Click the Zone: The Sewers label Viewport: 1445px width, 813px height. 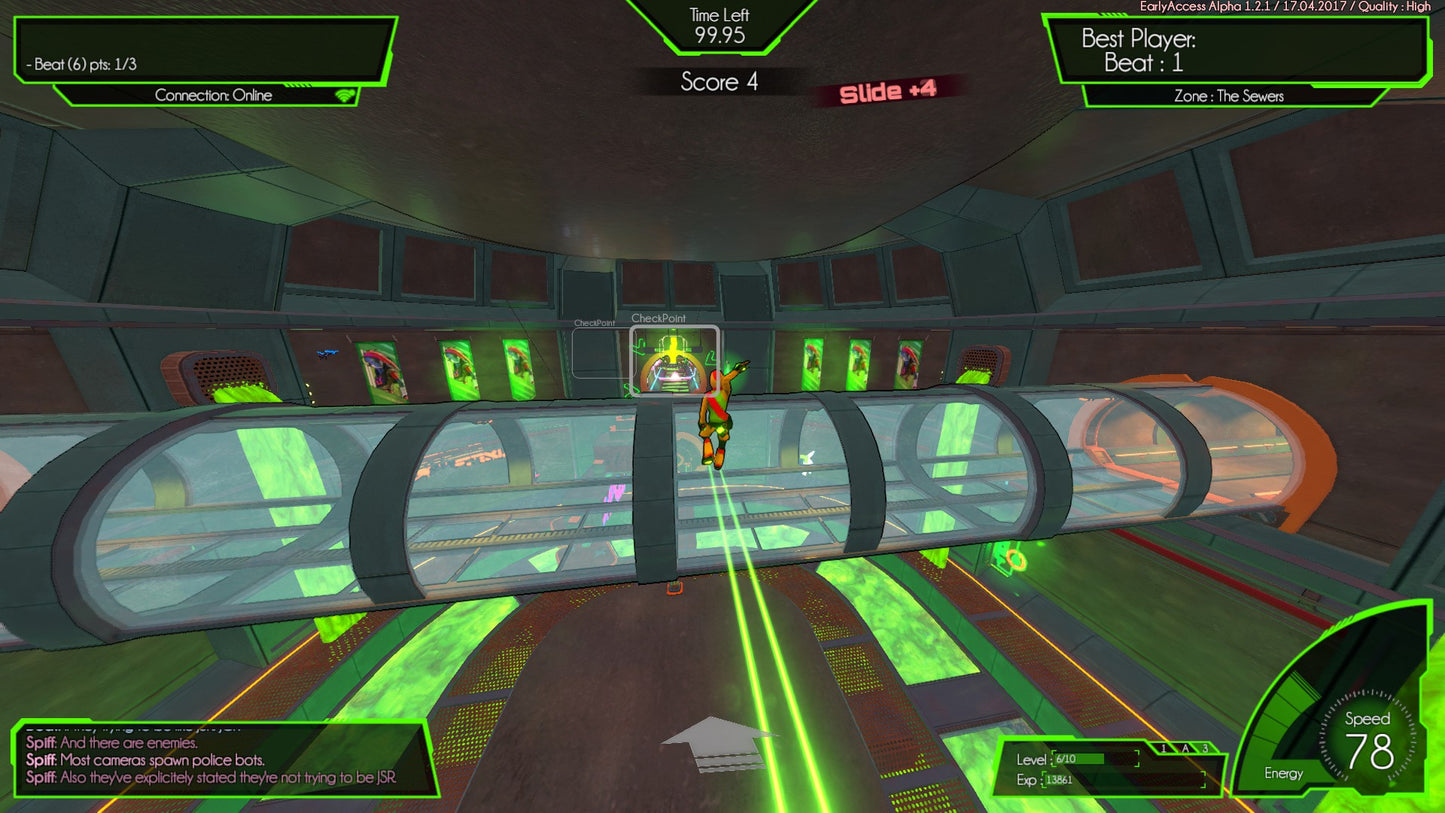click(x=1231, y=97)
